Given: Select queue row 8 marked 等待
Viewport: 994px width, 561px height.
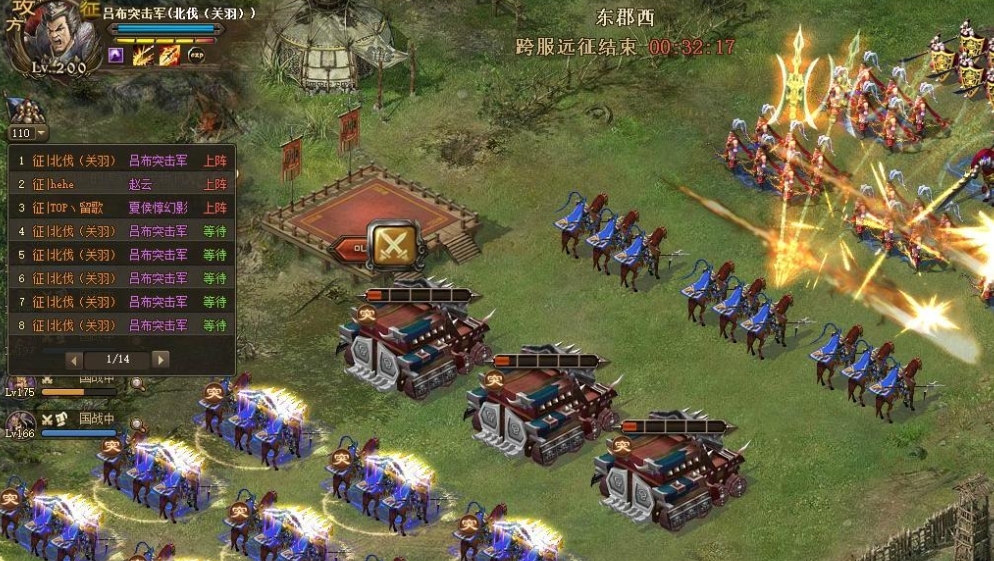Looking at the screenshot, I should (x=122, y=325).
